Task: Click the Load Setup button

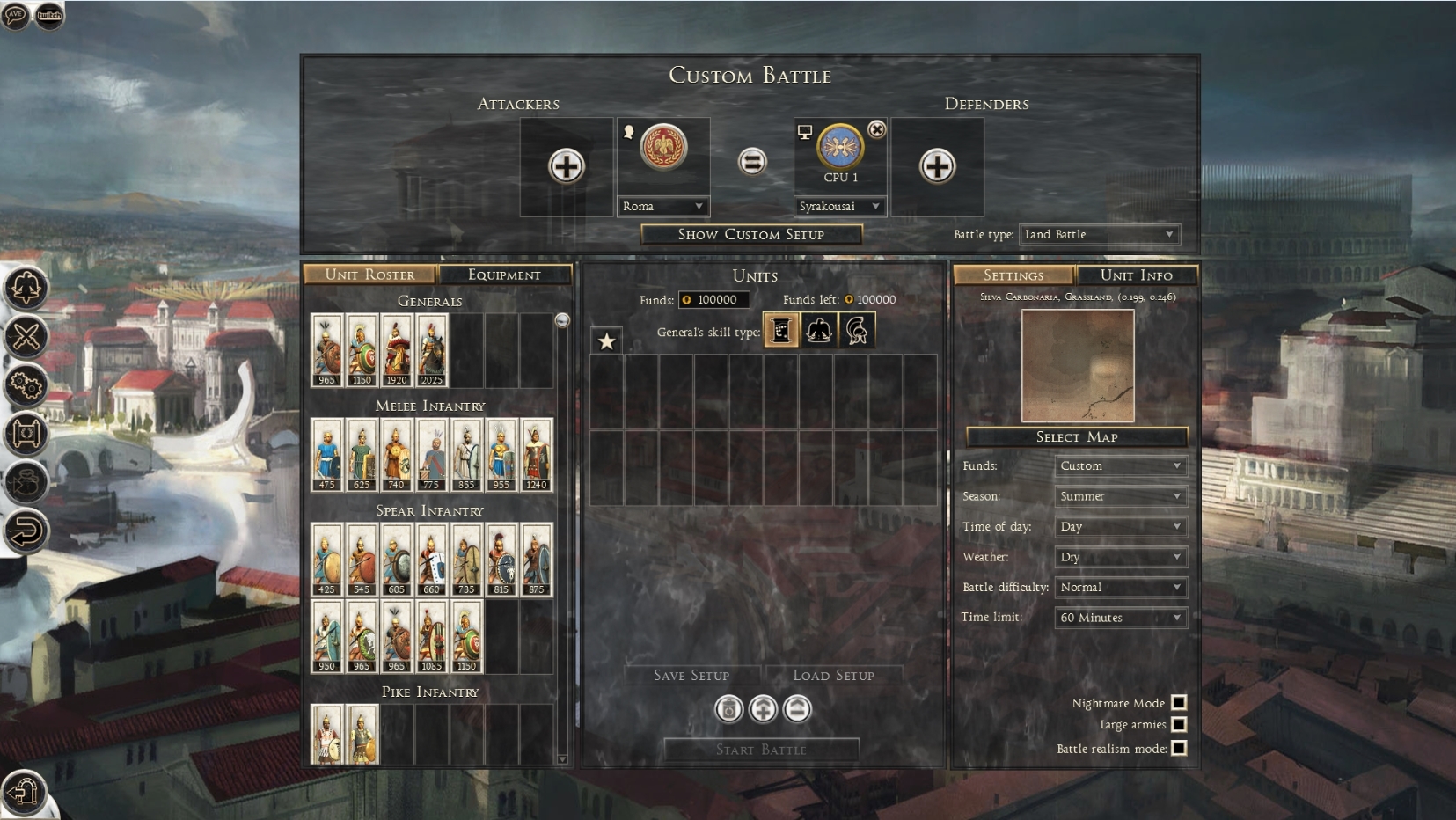Action: pos(833,675)
